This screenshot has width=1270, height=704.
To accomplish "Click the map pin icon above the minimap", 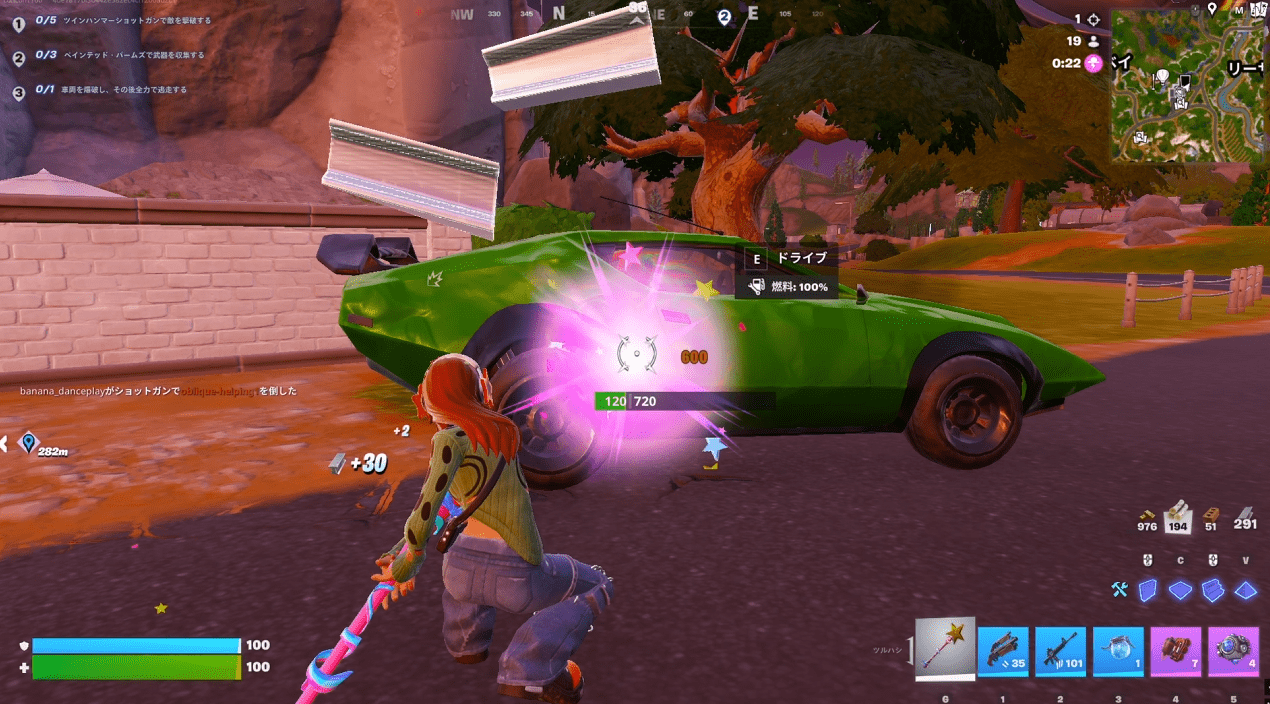I will click(x=1212, y=9).
